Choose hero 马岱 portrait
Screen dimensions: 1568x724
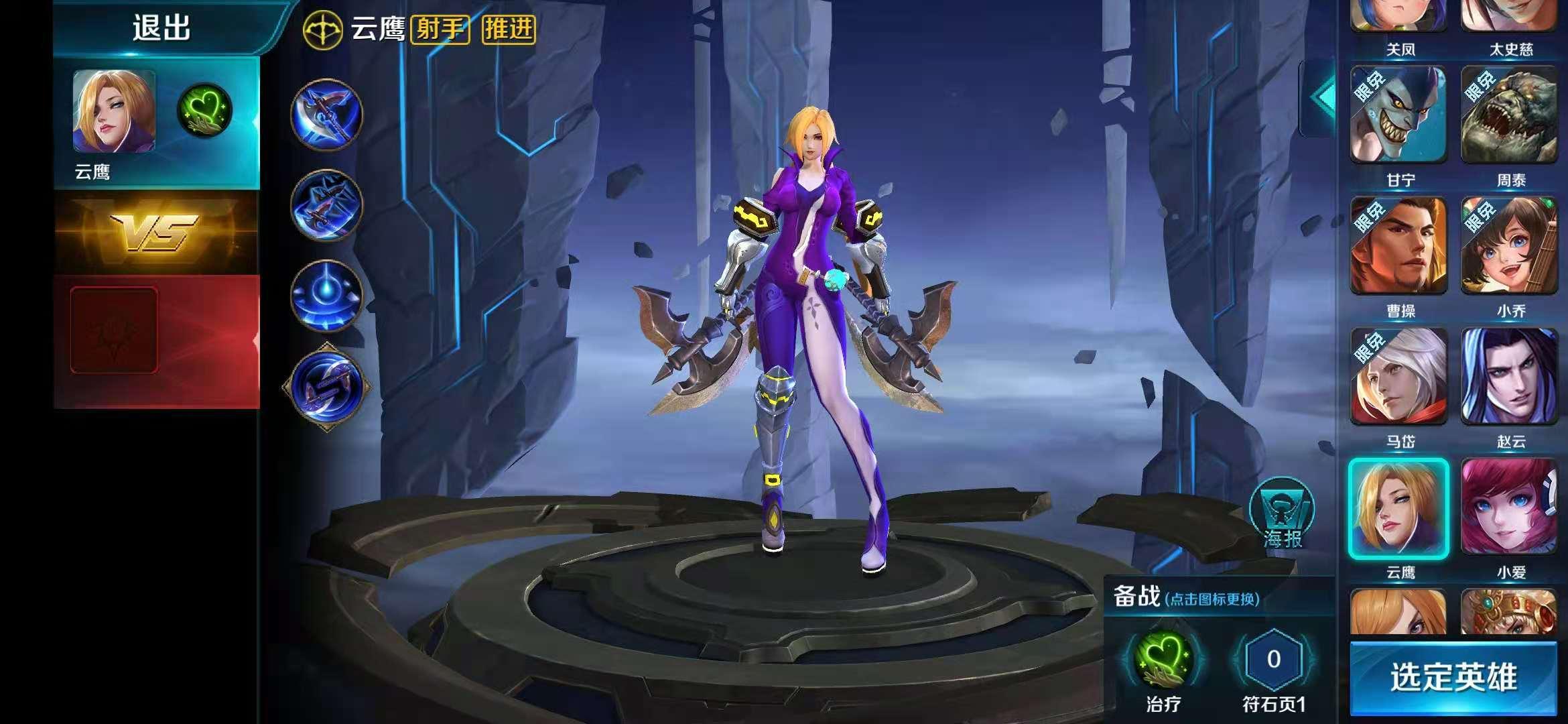tap(1398, 377)
